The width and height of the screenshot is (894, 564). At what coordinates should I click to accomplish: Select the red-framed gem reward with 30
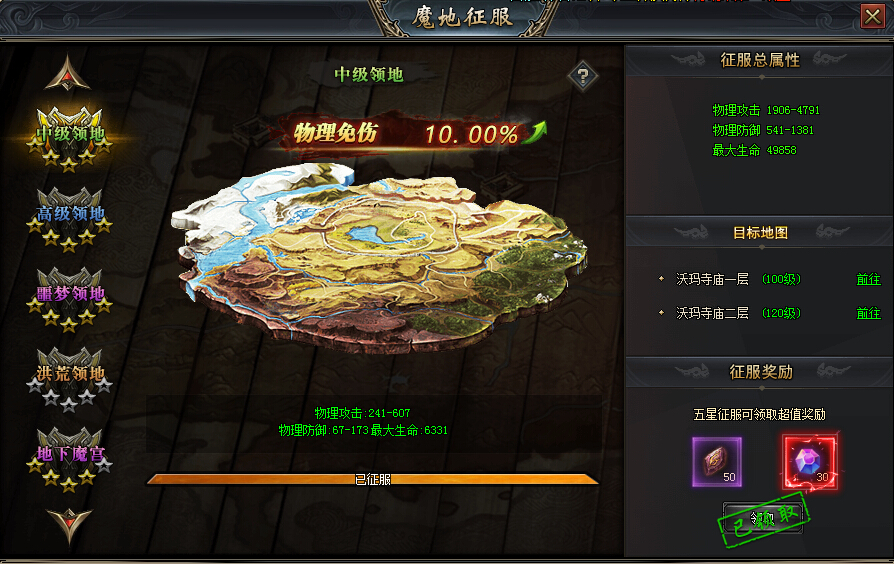pyautogui.click(x=808, y=461)
